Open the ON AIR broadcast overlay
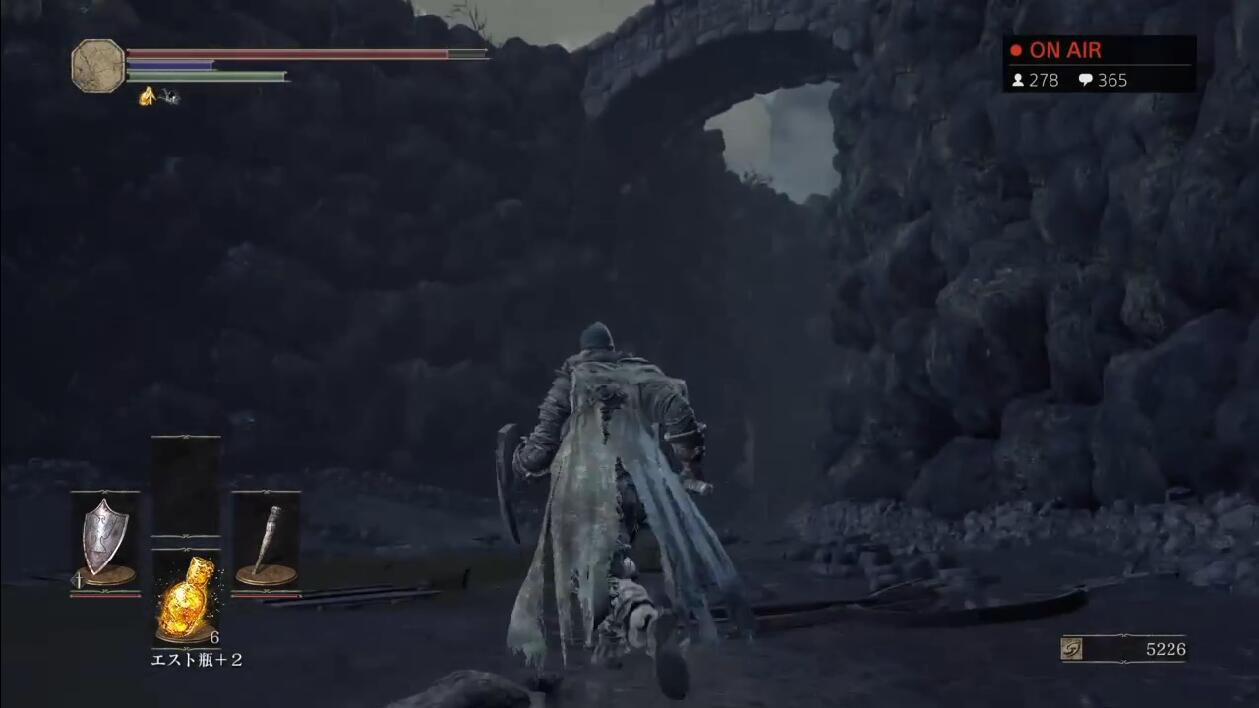Viewport: 1259px width, 708px height. pyautogui.click(x=1099, y=64)
